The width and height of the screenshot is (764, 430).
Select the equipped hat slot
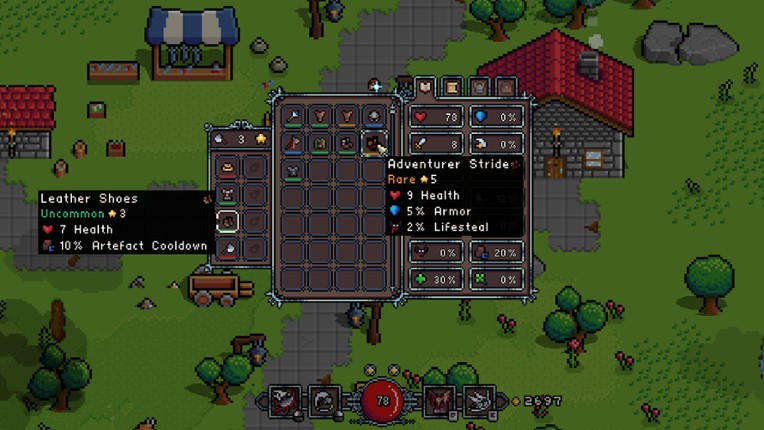click(228, 167)
